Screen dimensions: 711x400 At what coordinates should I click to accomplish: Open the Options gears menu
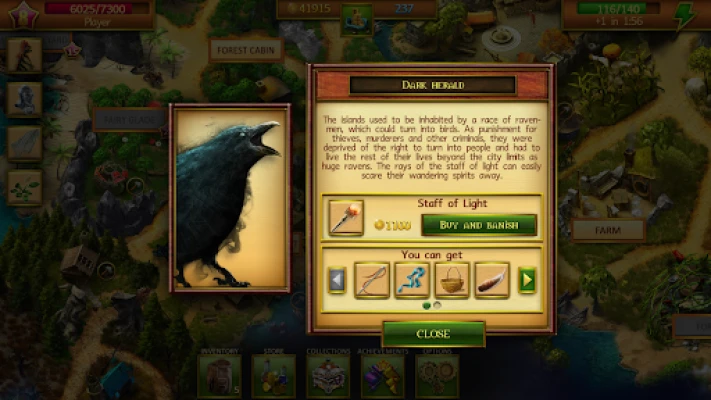click(x=435, y=374)
